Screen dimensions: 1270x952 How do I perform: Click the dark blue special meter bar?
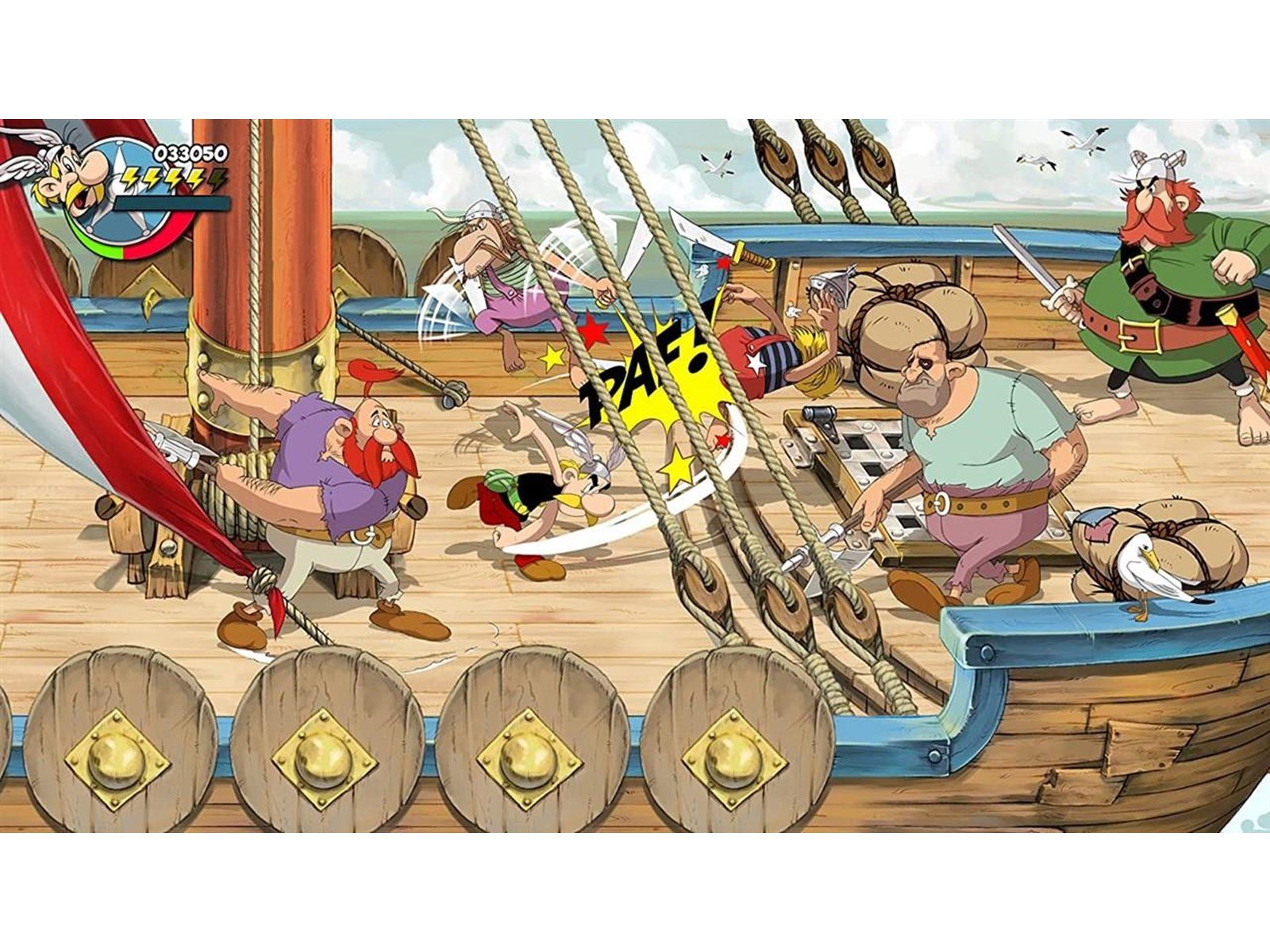[x=175, y=202]
